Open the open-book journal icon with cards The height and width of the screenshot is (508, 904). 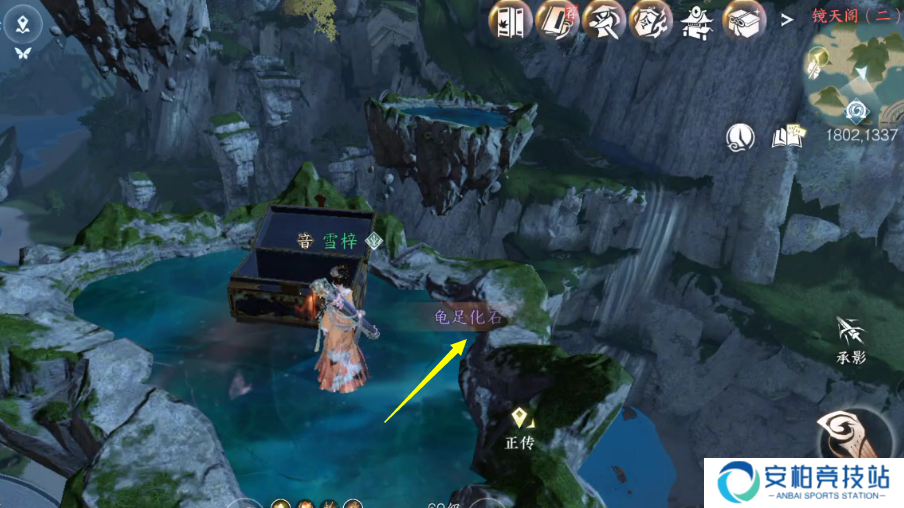click(789, 136)
